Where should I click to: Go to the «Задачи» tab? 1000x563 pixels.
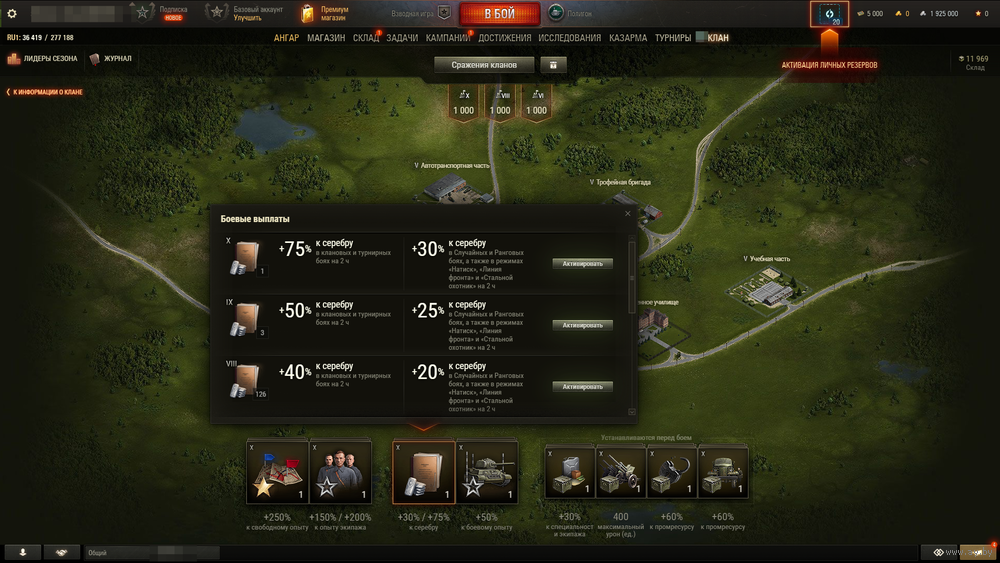(x=402, y=38)
